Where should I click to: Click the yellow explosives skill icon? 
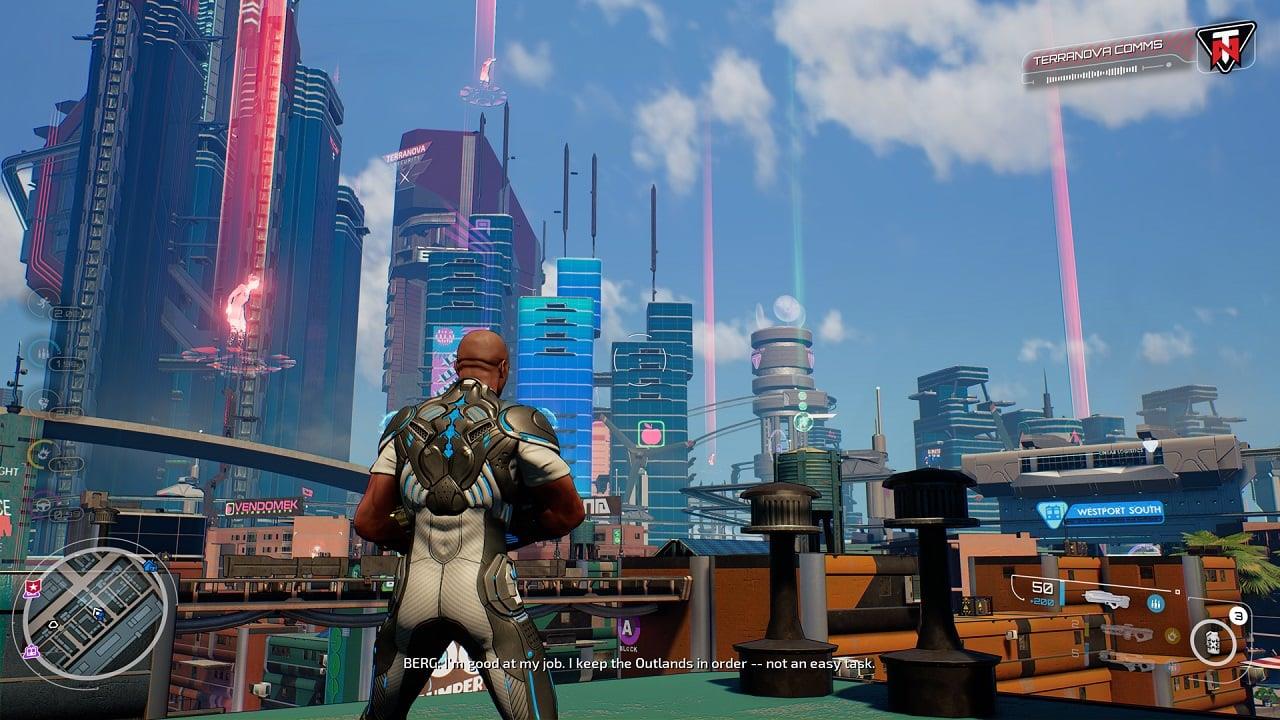pyautogui.click(x=43, y=452)
